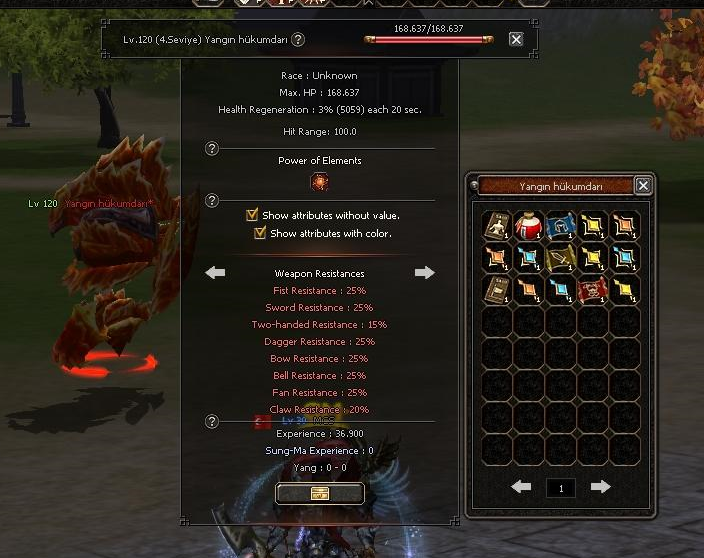Toggle 'Show attributes without value' checkbox
The height and width of the screenshot is (558, 704).
(253, 215)
